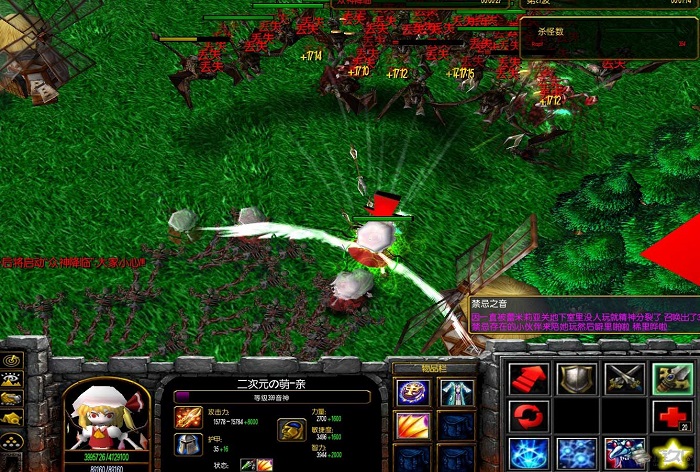Toggle the minimap terrain eye button
This screenshot has height=472, width=700.
click(x=11, y=379)
